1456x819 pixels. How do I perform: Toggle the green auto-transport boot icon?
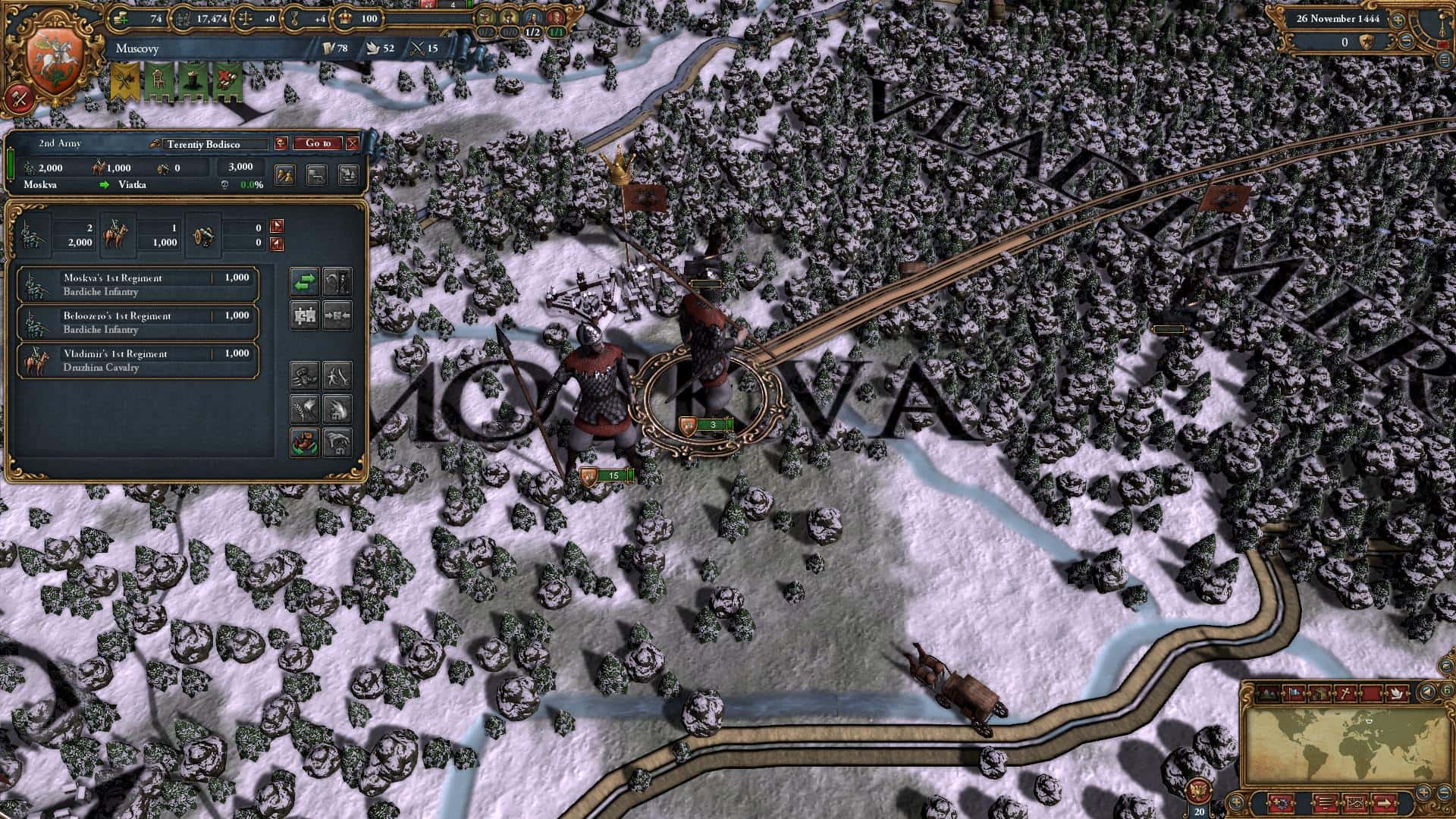[303, 443]
